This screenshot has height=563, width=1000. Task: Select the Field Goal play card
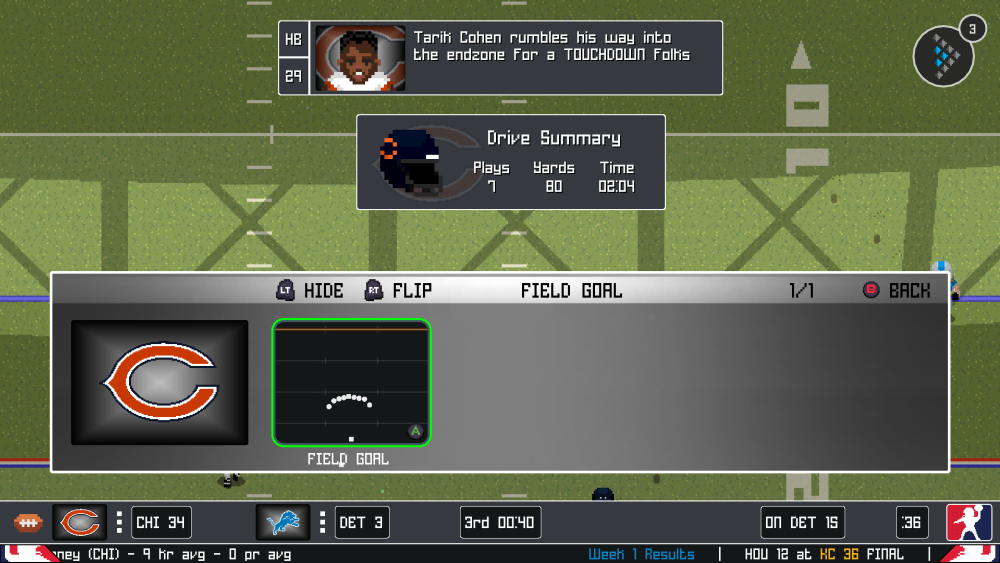click(351, 382)
